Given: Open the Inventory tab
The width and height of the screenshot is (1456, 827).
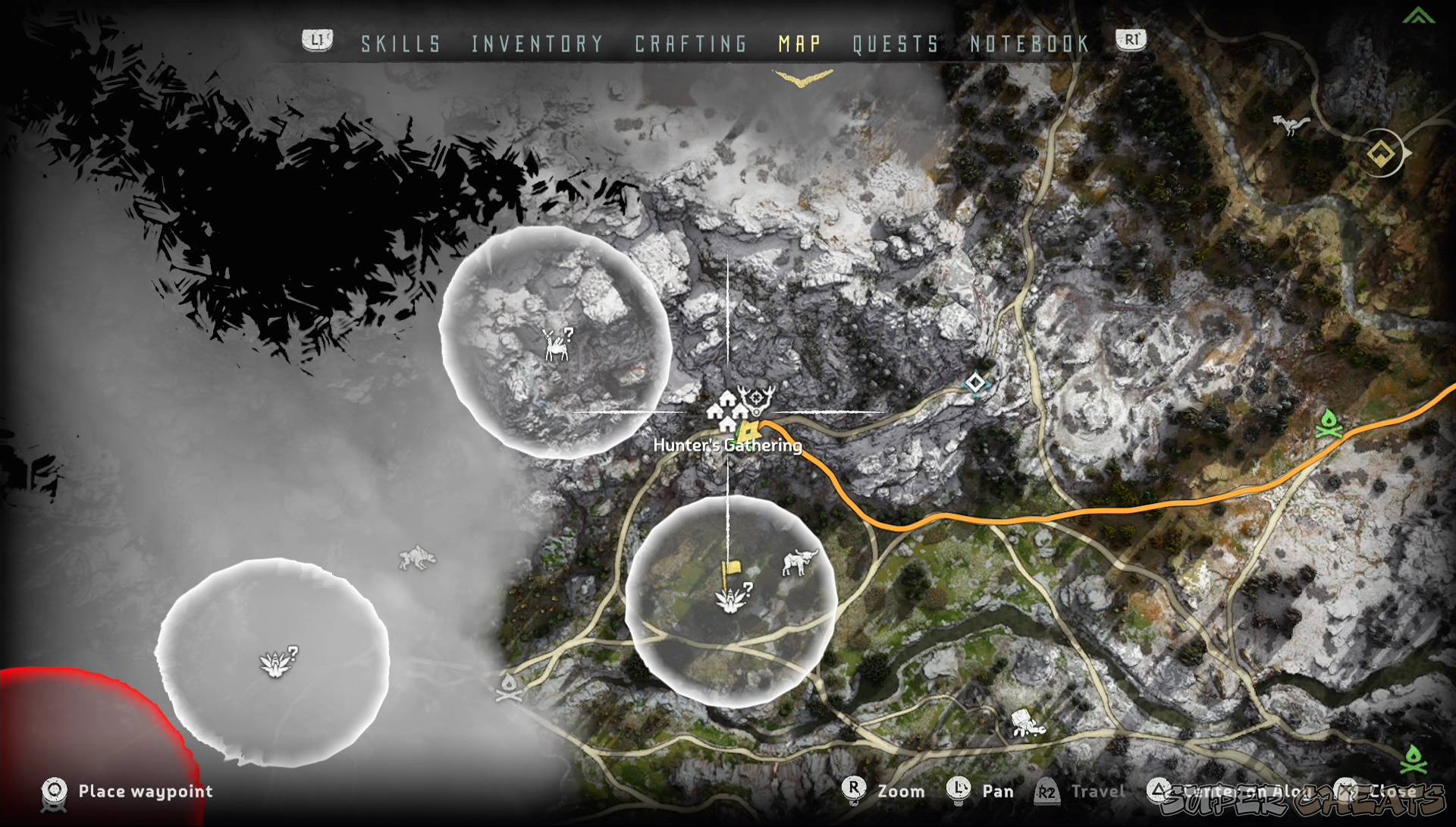Looking at the screenshot, I should pos(537,44).
